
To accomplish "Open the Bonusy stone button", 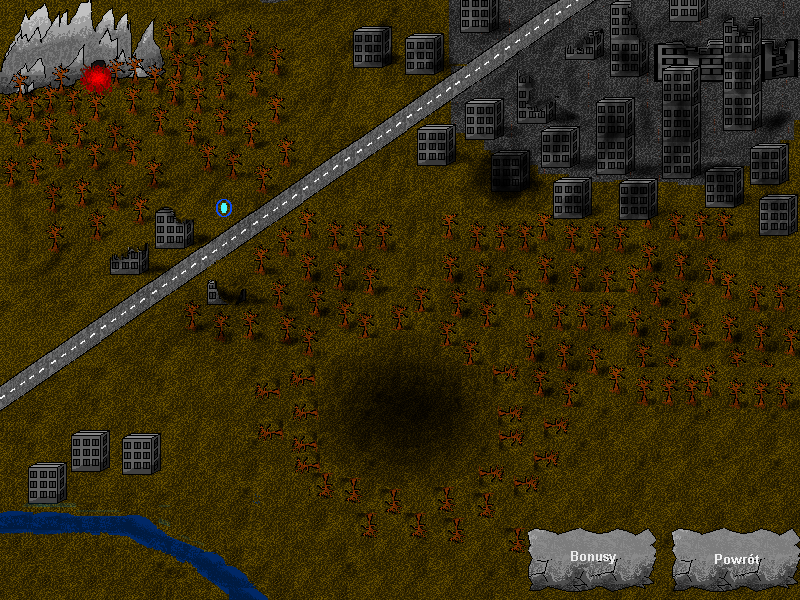I will point(592,558).
